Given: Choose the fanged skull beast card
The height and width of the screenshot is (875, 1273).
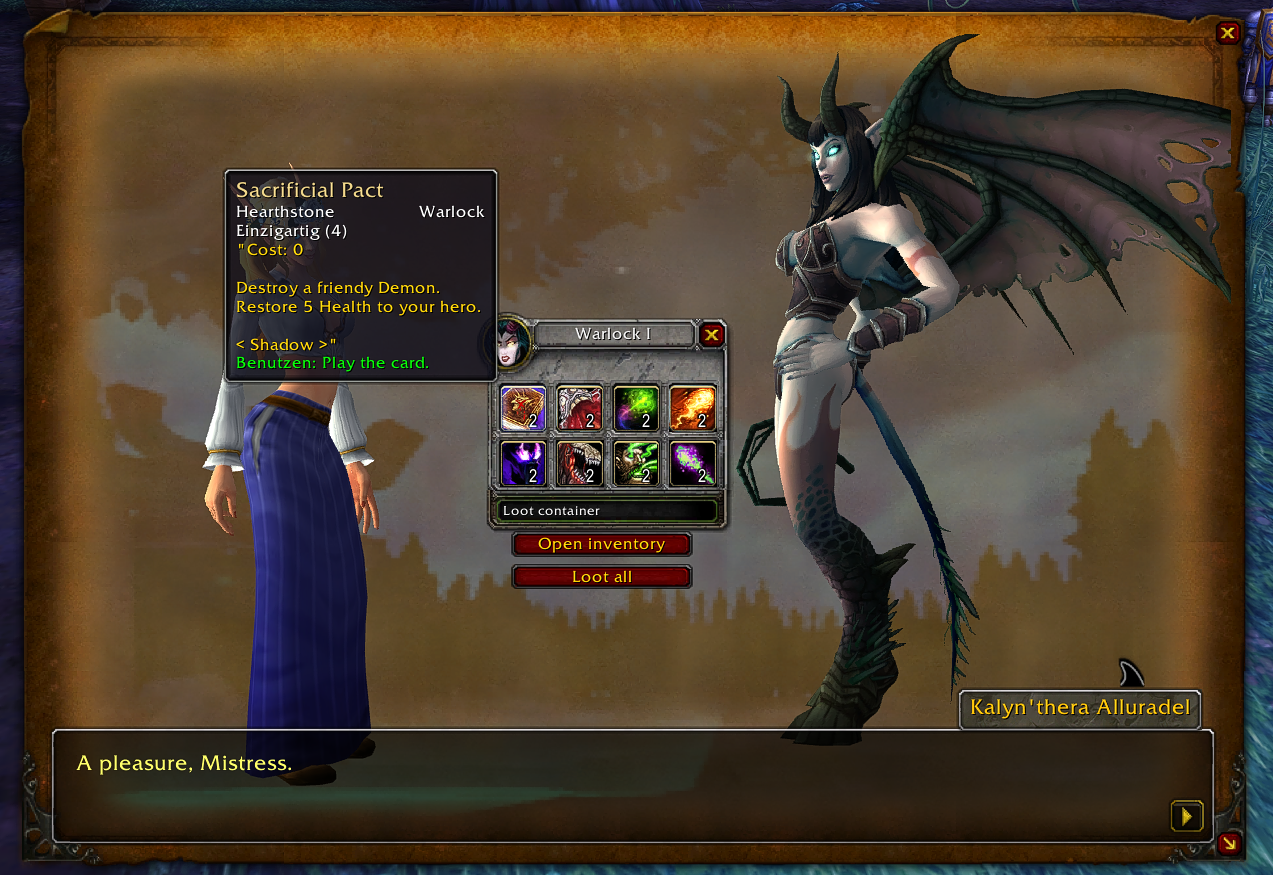Looking at the screenshot, I should 579,463.
